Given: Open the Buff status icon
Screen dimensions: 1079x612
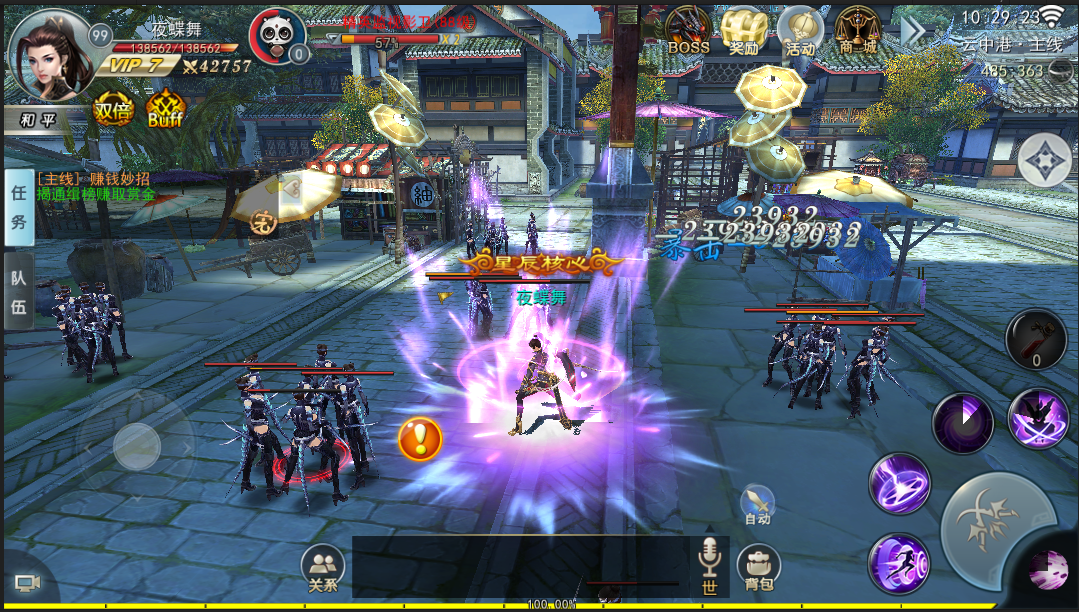Looking at the screenshot, I should point(165,112).
